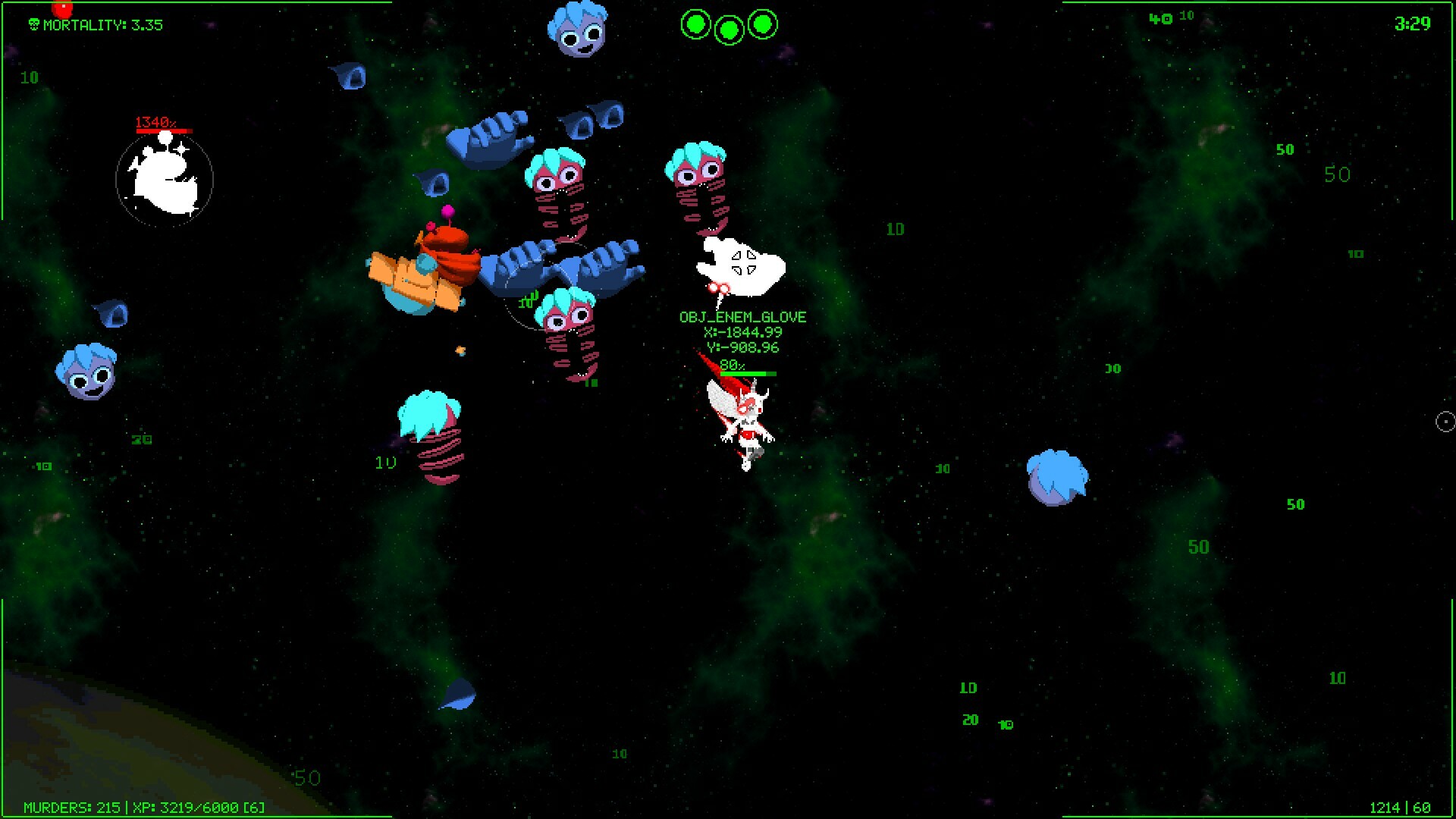Click the MORTALITY: 3.35 counter

[104, 24]
